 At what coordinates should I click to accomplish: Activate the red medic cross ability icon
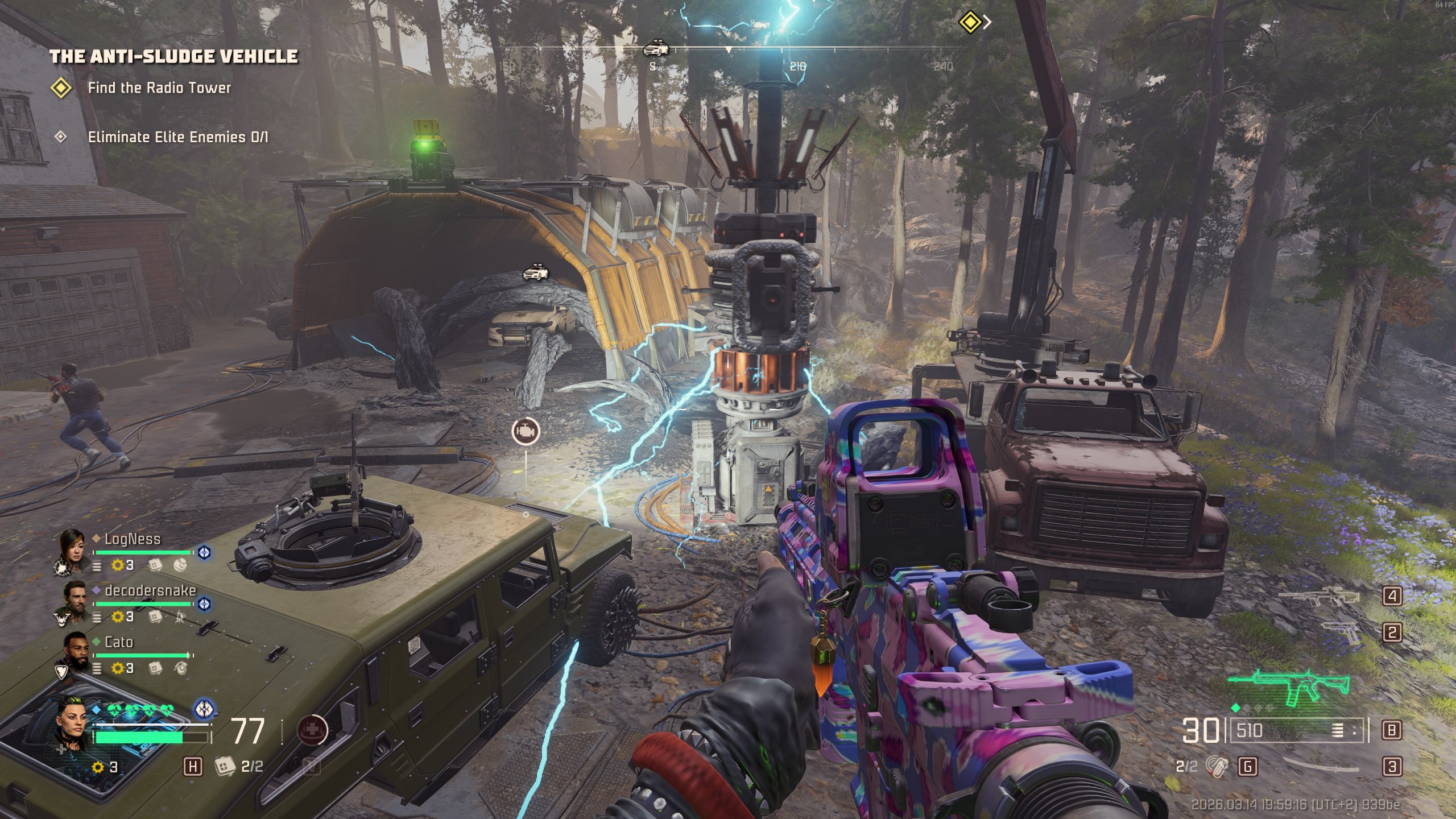click(x=312, y=730)
